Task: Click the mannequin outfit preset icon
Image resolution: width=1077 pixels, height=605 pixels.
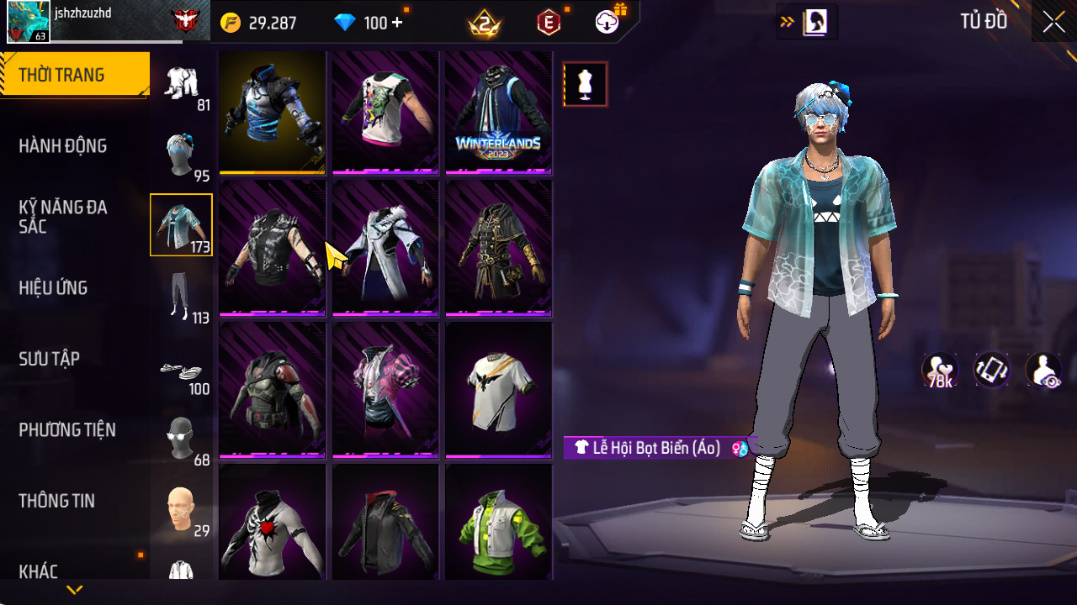Action: pyautogui.click(x=585, y=84)
